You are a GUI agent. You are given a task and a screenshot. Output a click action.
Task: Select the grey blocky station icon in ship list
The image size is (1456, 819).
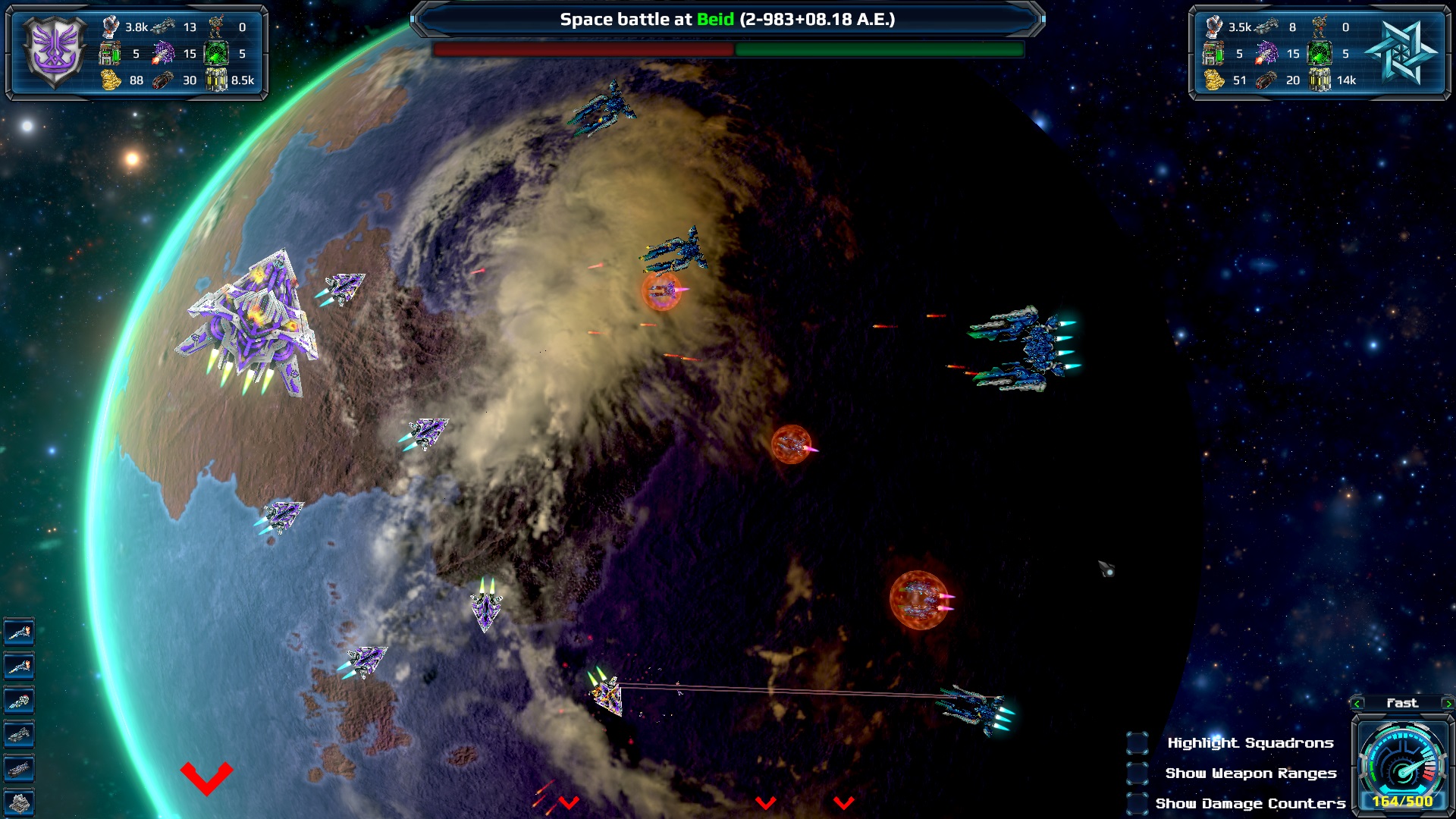click(19, 802)
